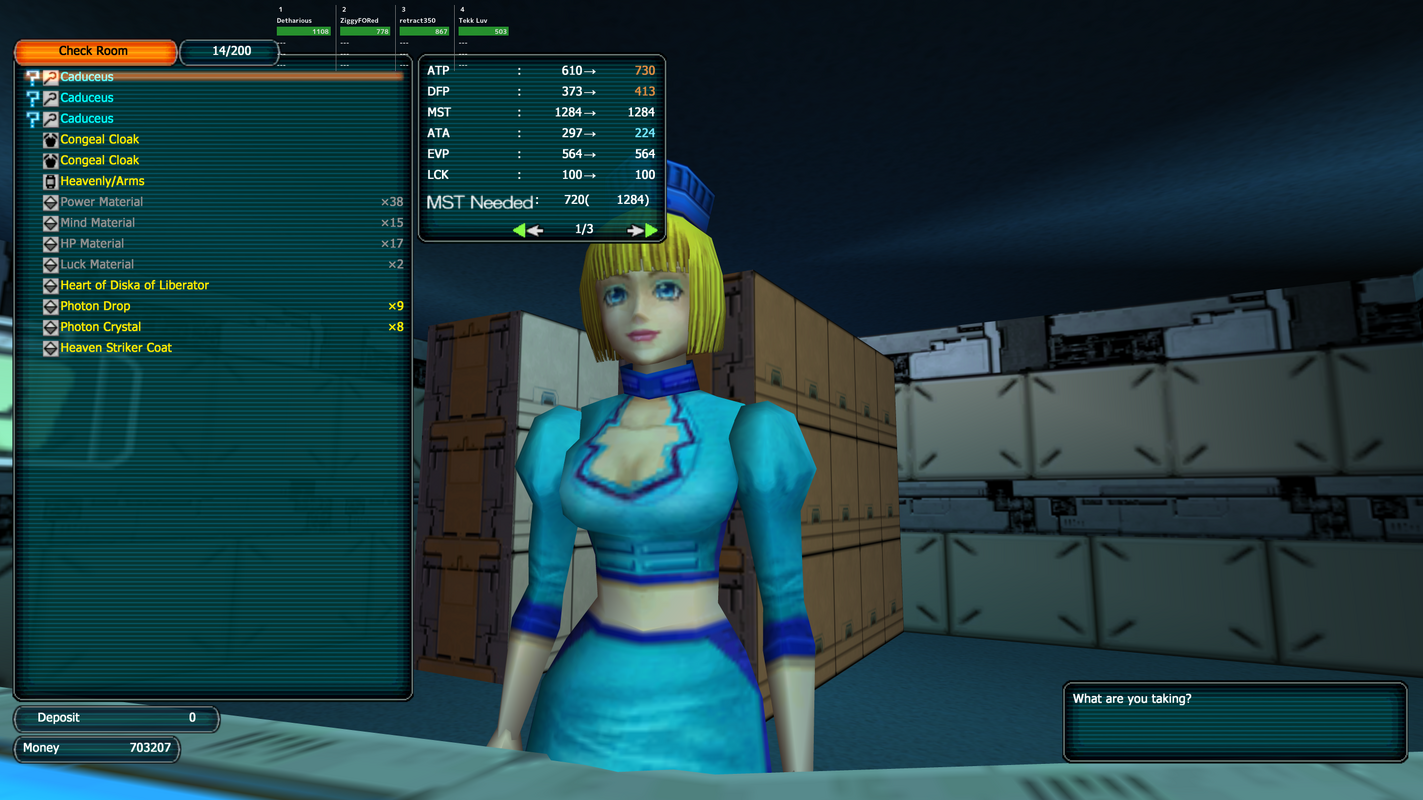Select the icon next to Heaven Striker Coat
The height and width of the screenshot is (800, 1423).
pos(49,348)
